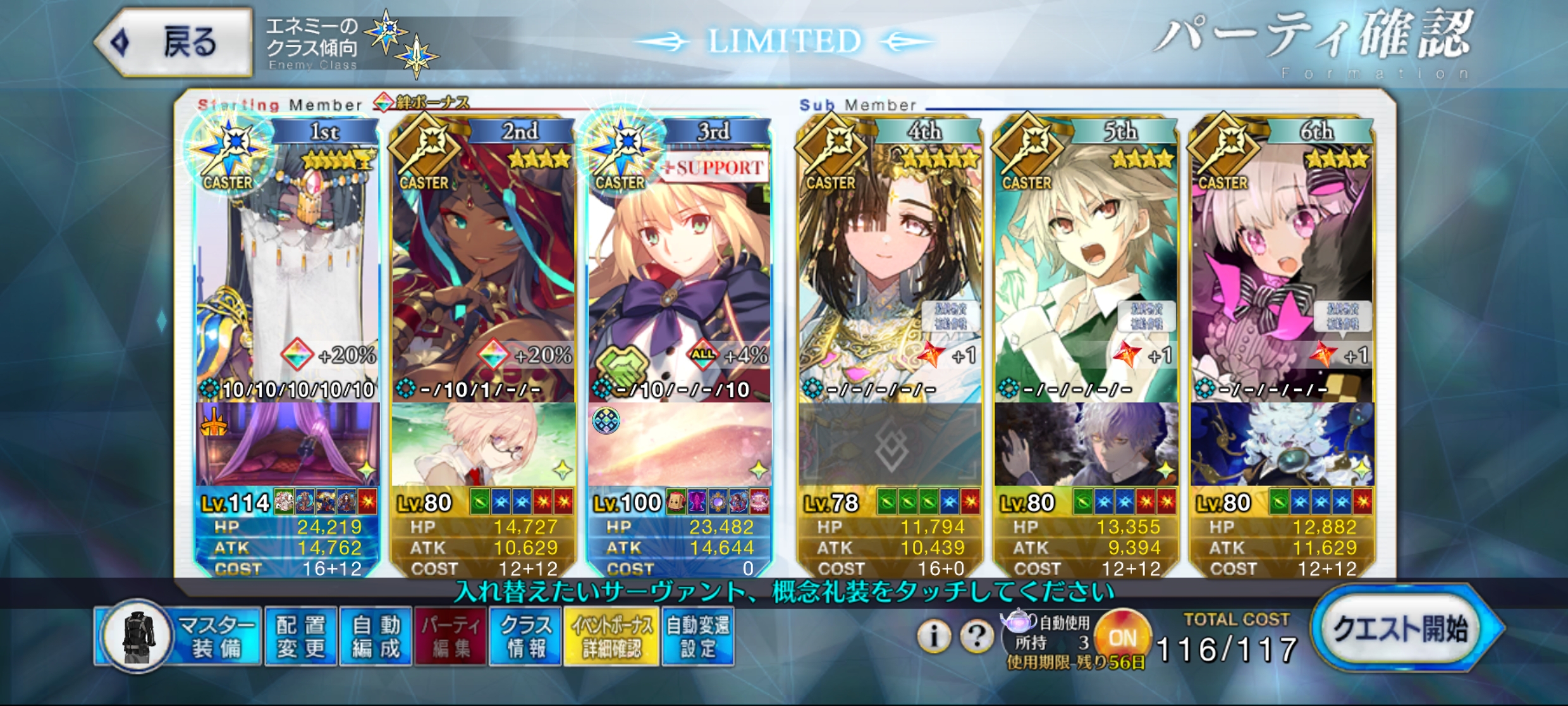The height and width of the screenshot is (706, 1568).
Task: Open クラス情報 class info
Action: [x=525, y=636]
